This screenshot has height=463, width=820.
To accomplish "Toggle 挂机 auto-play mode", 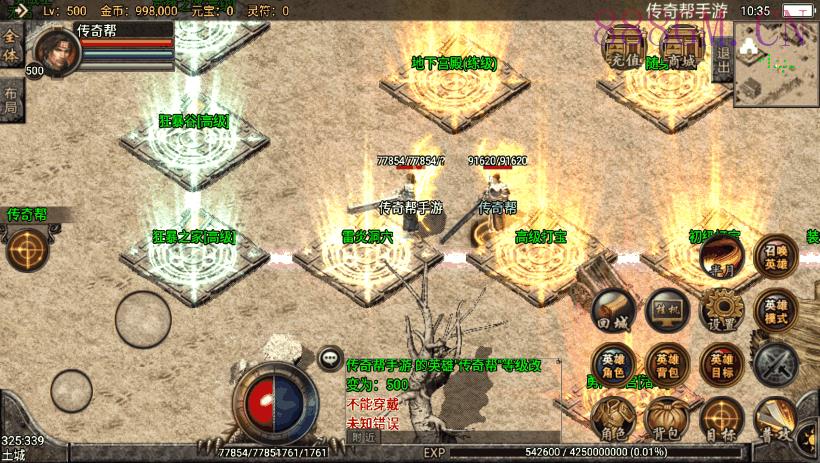I will [x=667, y=311].
